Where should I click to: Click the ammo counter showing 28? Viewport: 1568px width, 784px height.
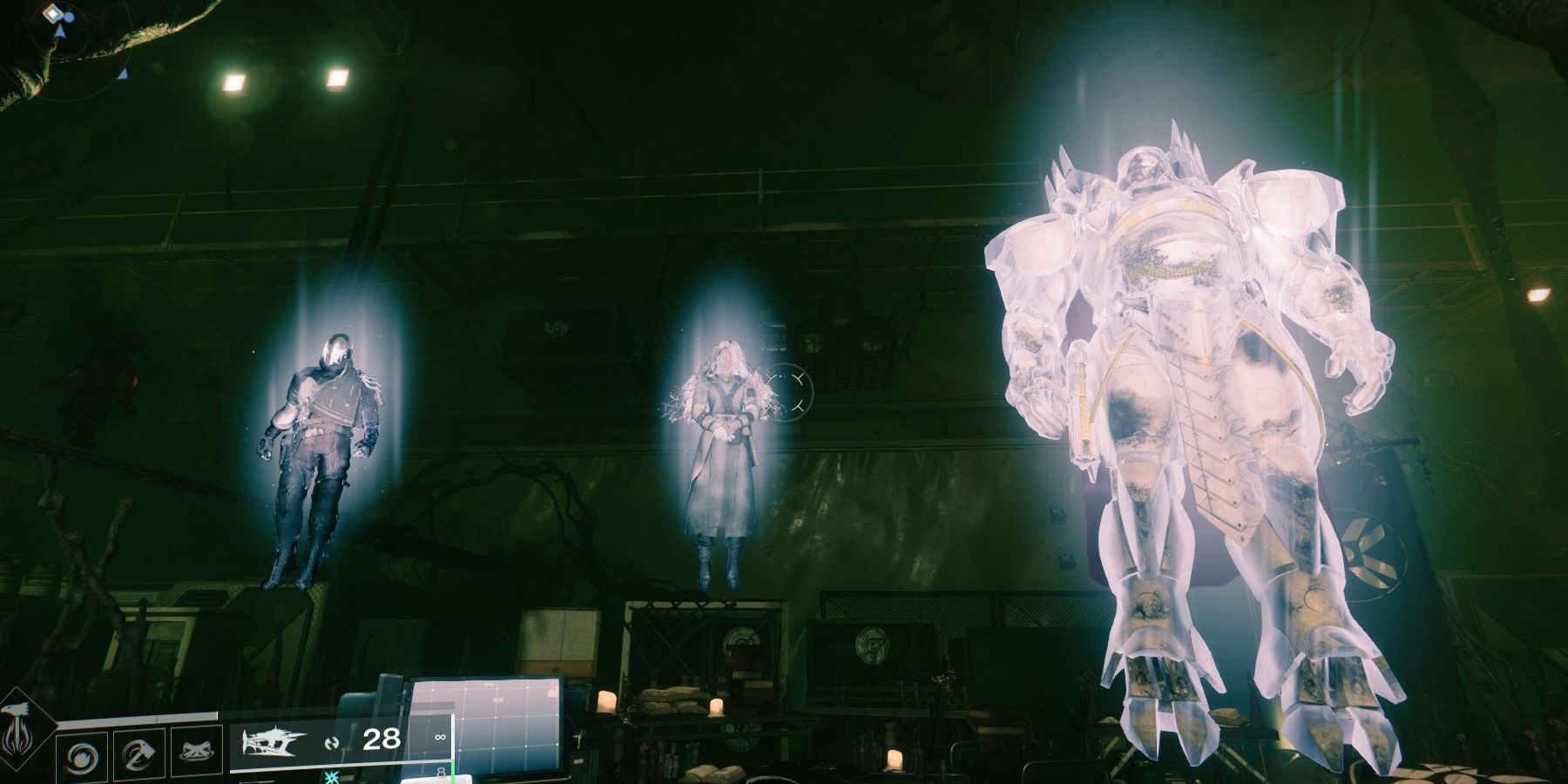380,740
